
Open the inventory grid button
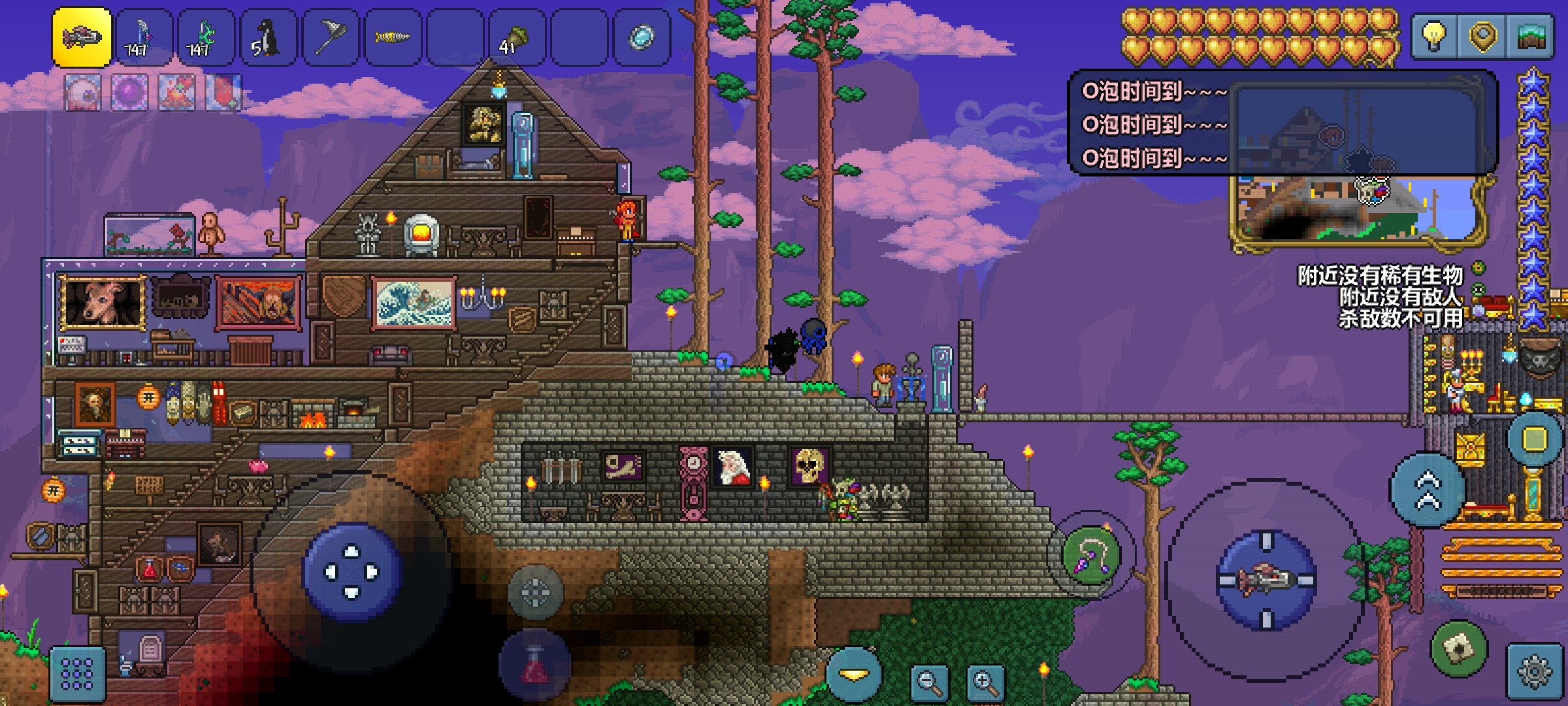(77, 674)
